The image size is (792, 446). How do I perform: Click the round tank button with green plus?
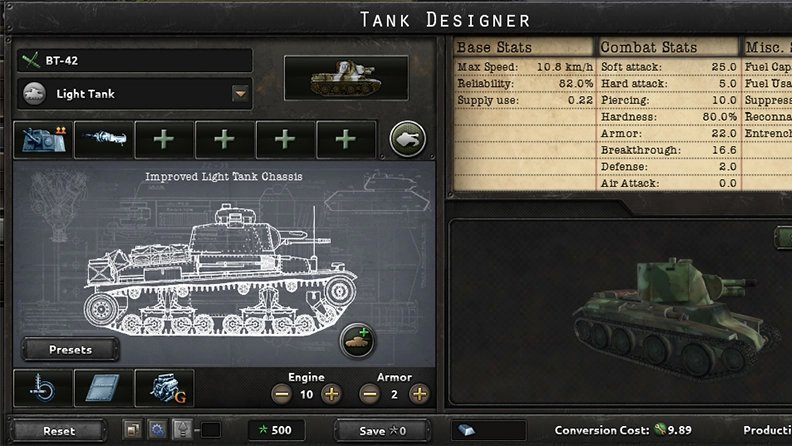tap(358, 342)
